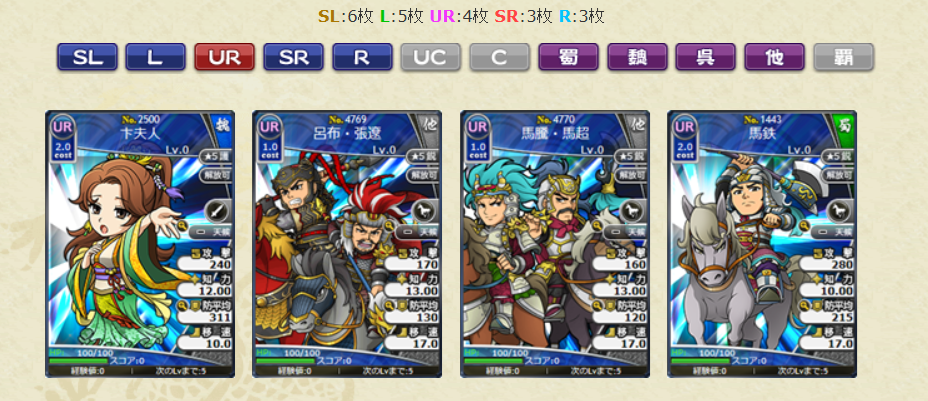Enable the greyed C rarity filter

point(499,57)
